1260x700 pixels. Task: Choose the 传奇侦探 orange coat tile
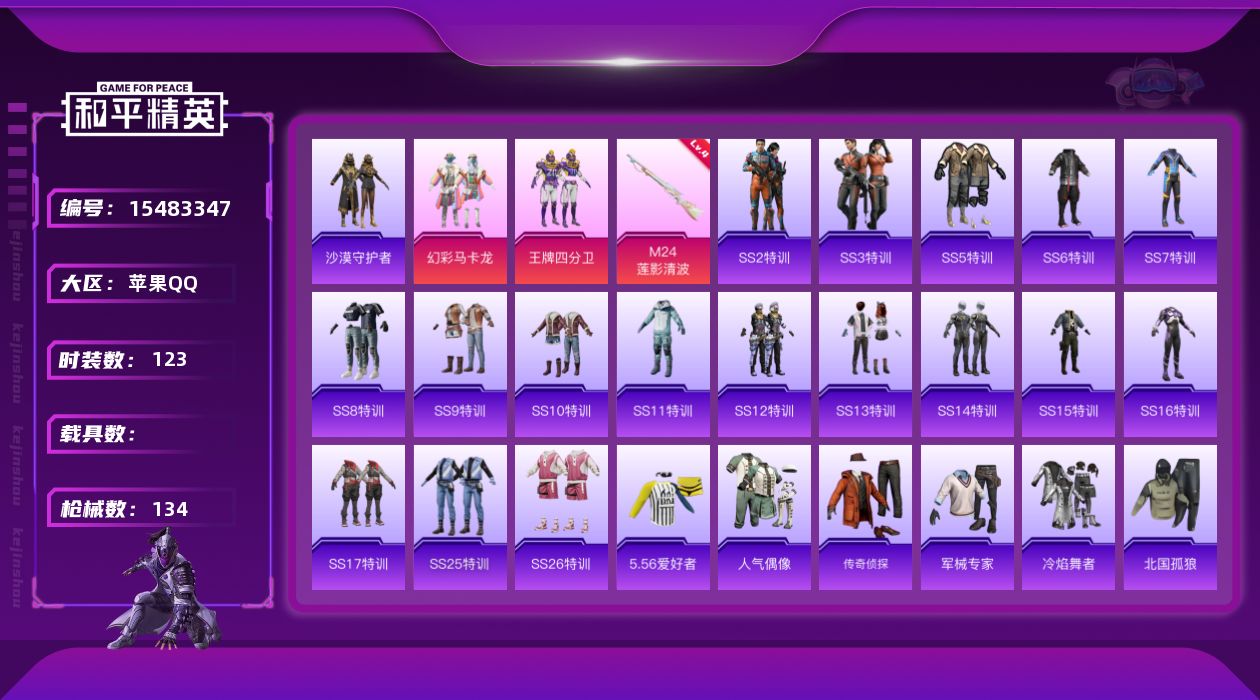pyautogui.click(x=865, y=517)
